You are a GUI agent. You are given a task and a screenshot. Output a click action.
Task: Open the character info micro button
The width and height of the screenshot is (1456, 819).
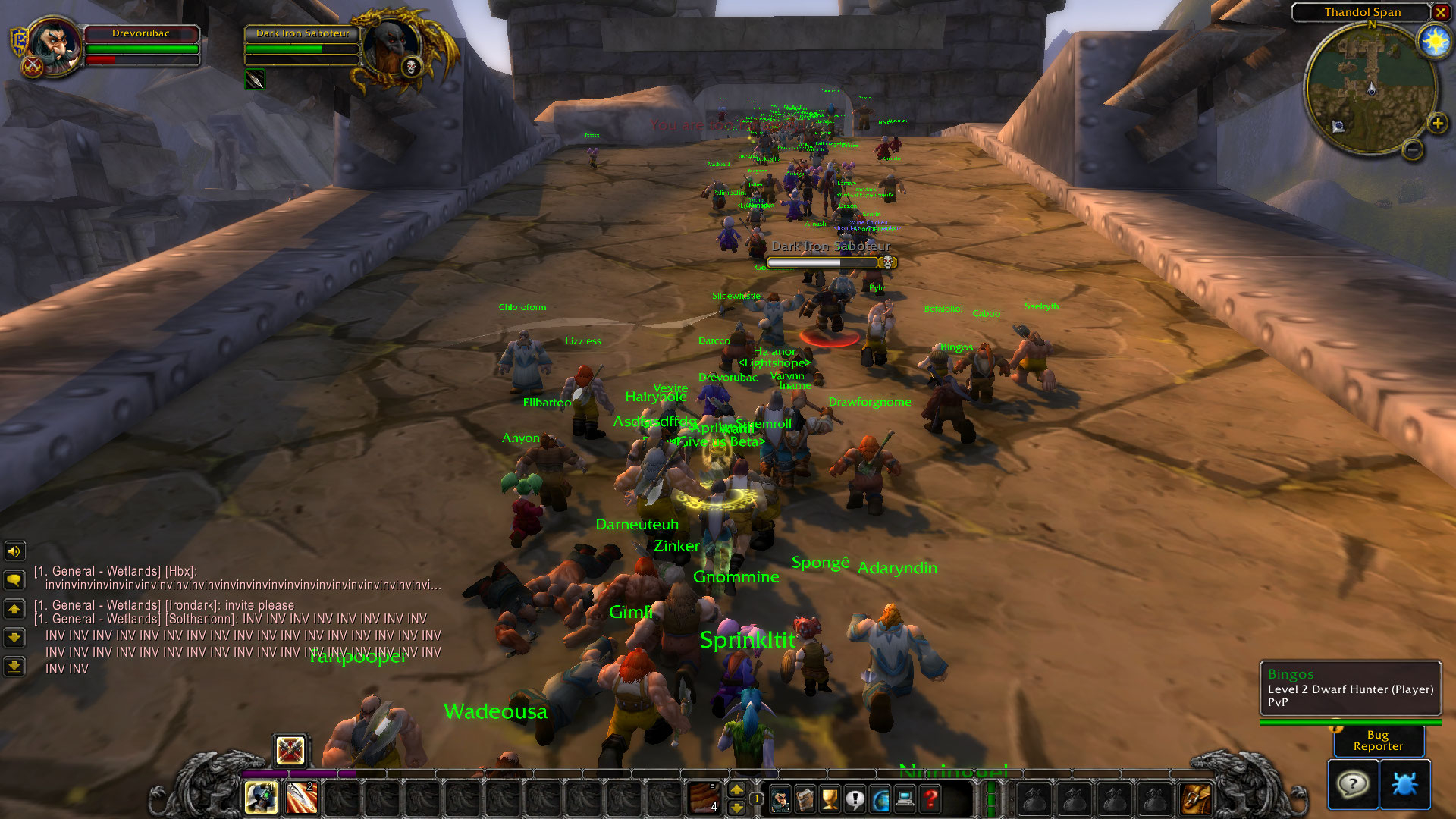point(780,799)
